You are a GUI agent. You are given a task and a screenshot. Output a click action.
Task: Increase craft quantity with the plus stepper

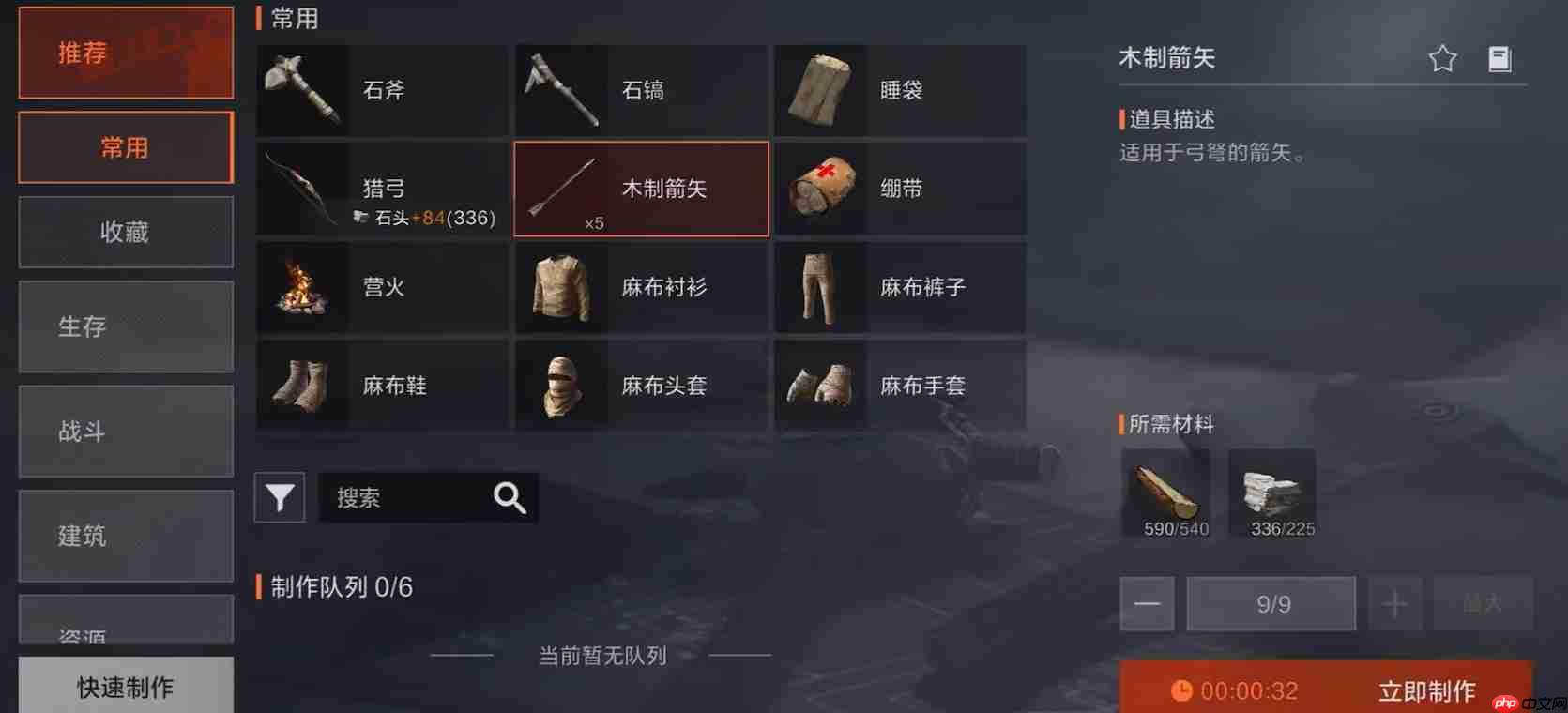tap(1394, 603)
